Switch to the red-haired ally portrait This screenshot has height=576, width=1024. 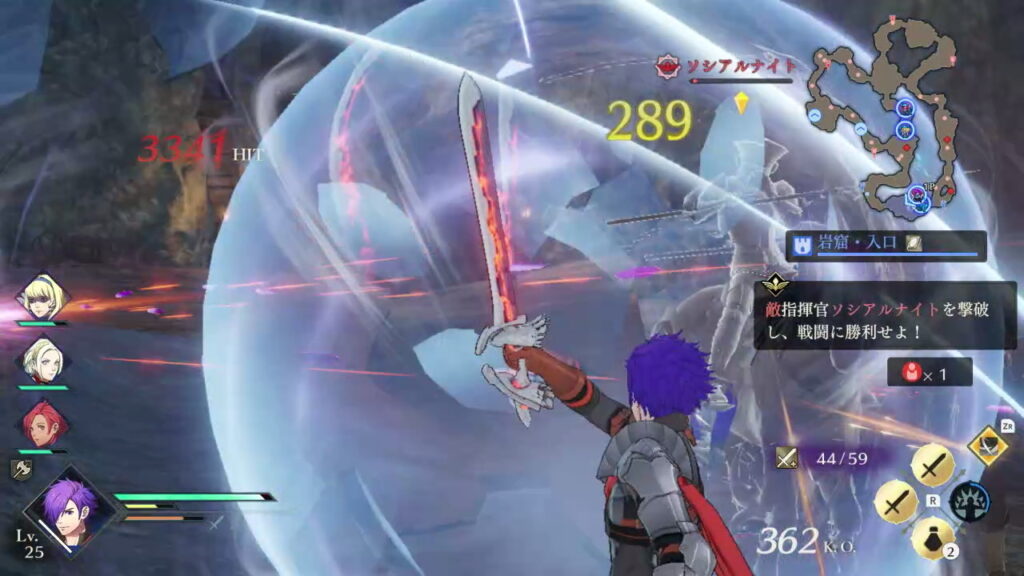tap(43, 424)
